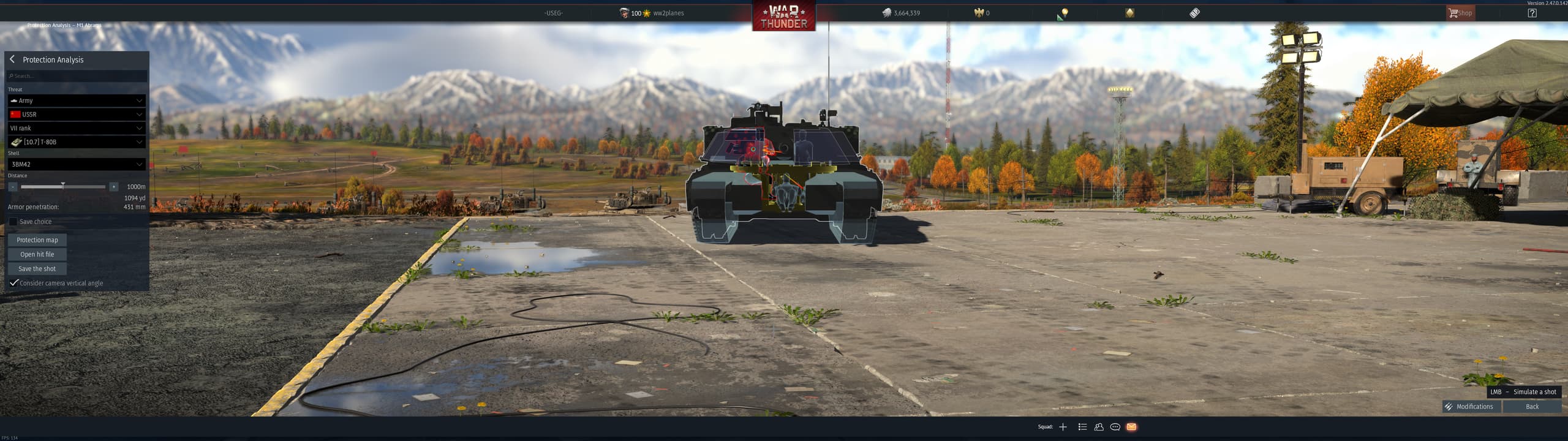Click the Open hit file button

37,254
